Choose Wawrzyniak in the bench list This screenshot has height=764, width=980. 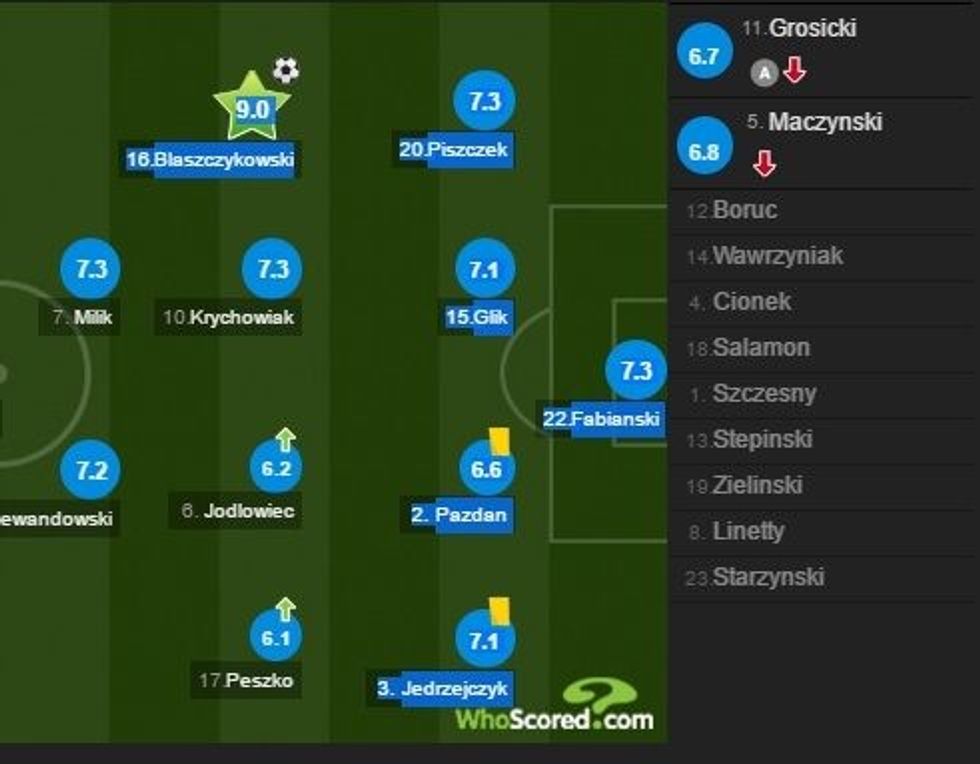point(777,257)
